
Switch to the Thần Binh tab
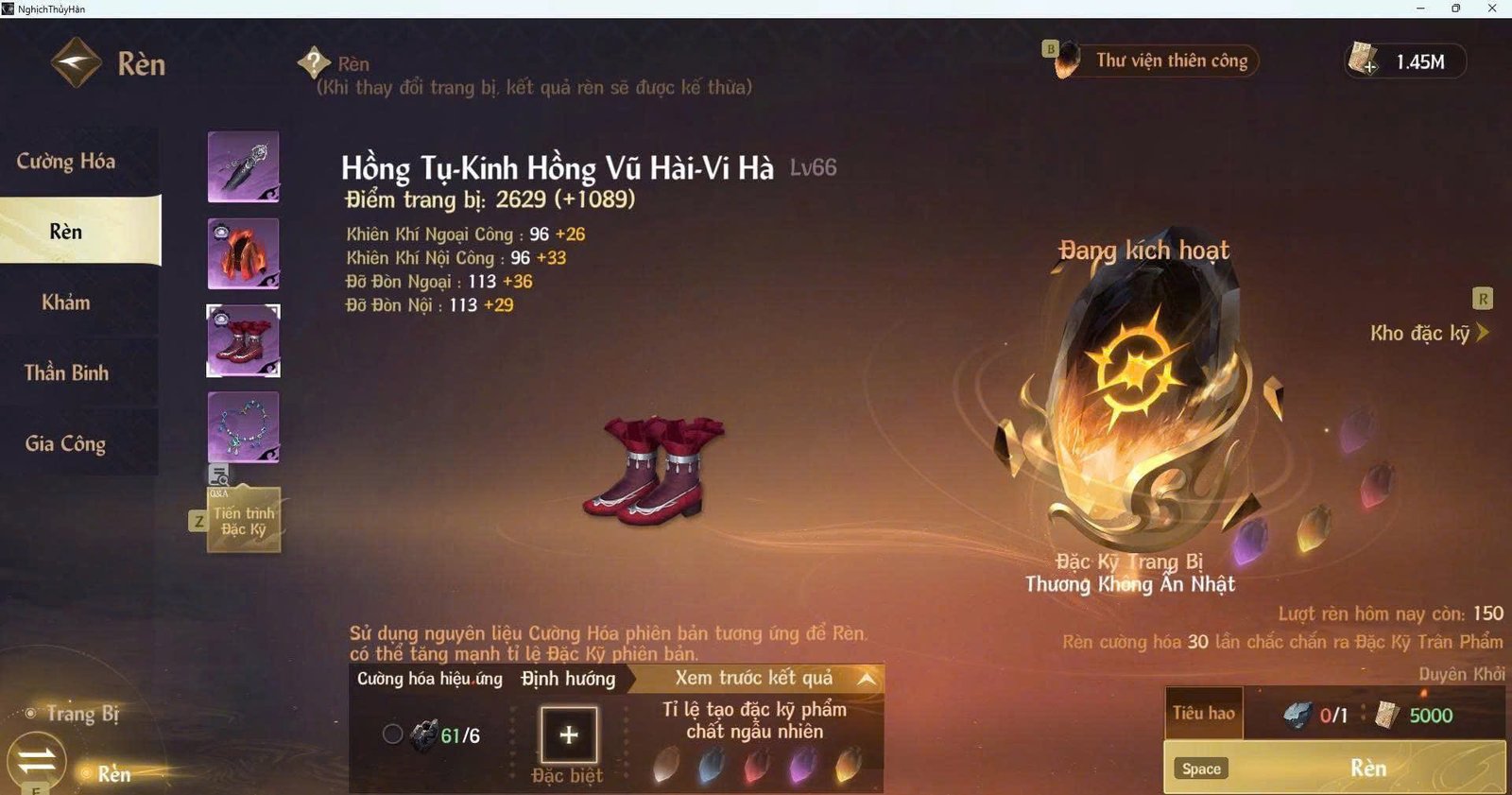tap(66, 372)
